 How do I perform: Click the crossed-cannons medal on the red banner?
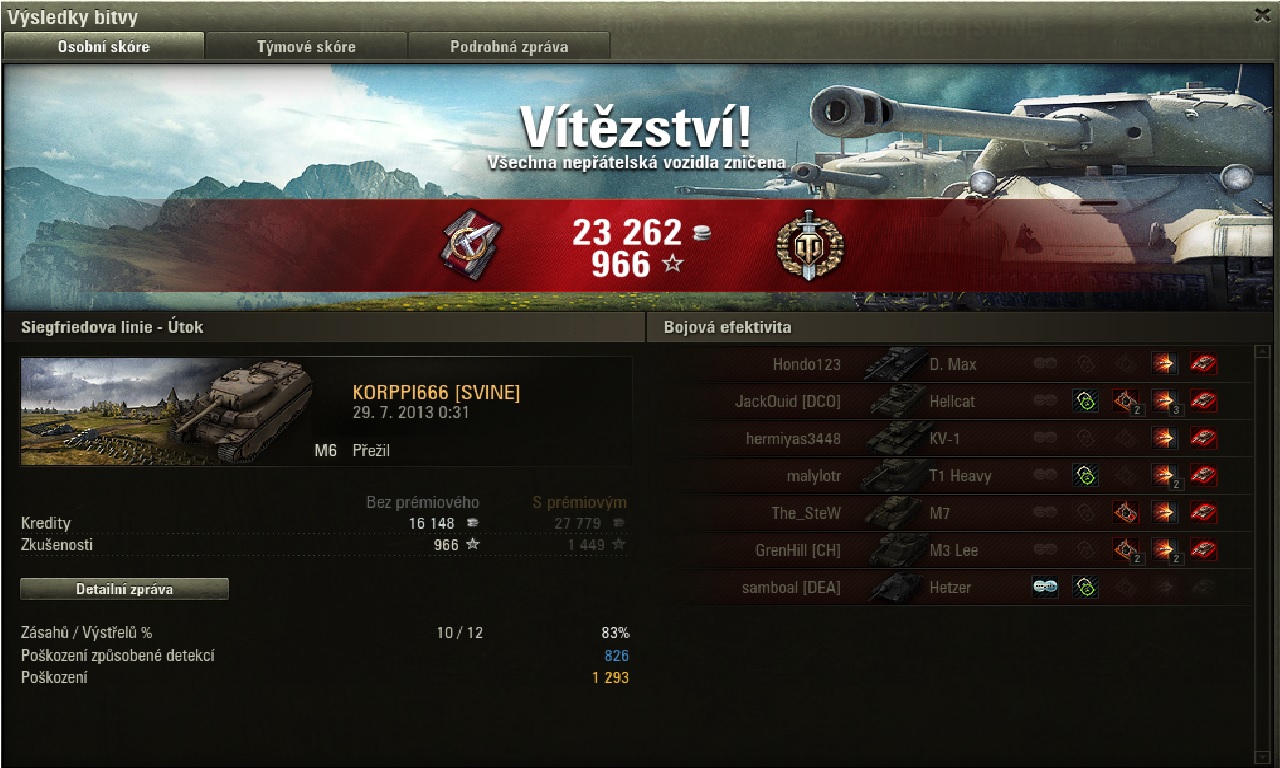click(471, 245)
